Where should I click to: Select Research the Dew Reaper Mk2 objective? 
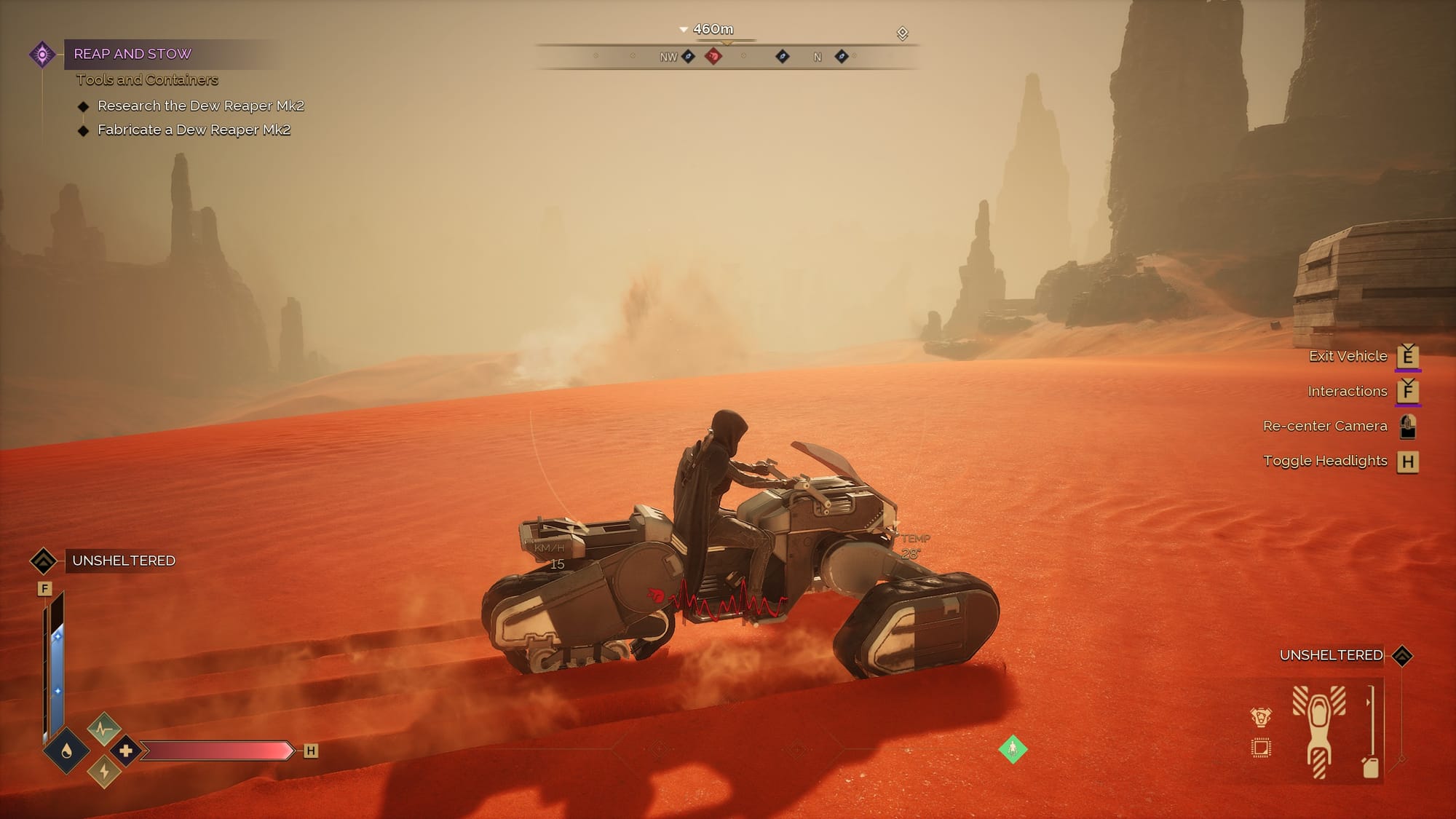[x=200, y=106]
